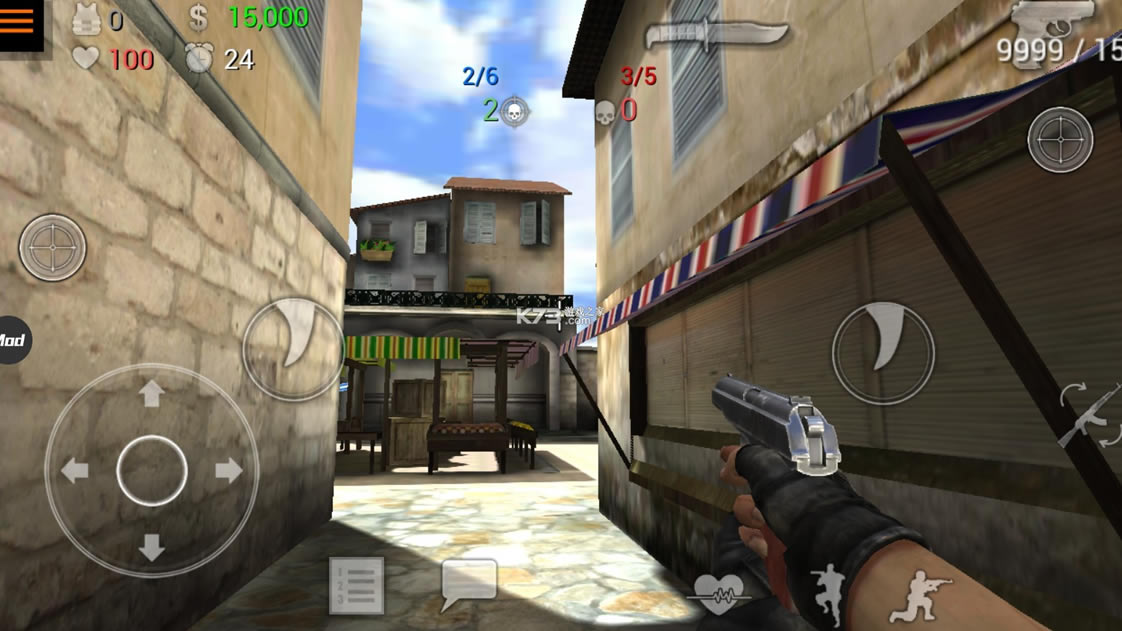
Task: Tap the heart with pulse line icon
Action: (718, 592)
